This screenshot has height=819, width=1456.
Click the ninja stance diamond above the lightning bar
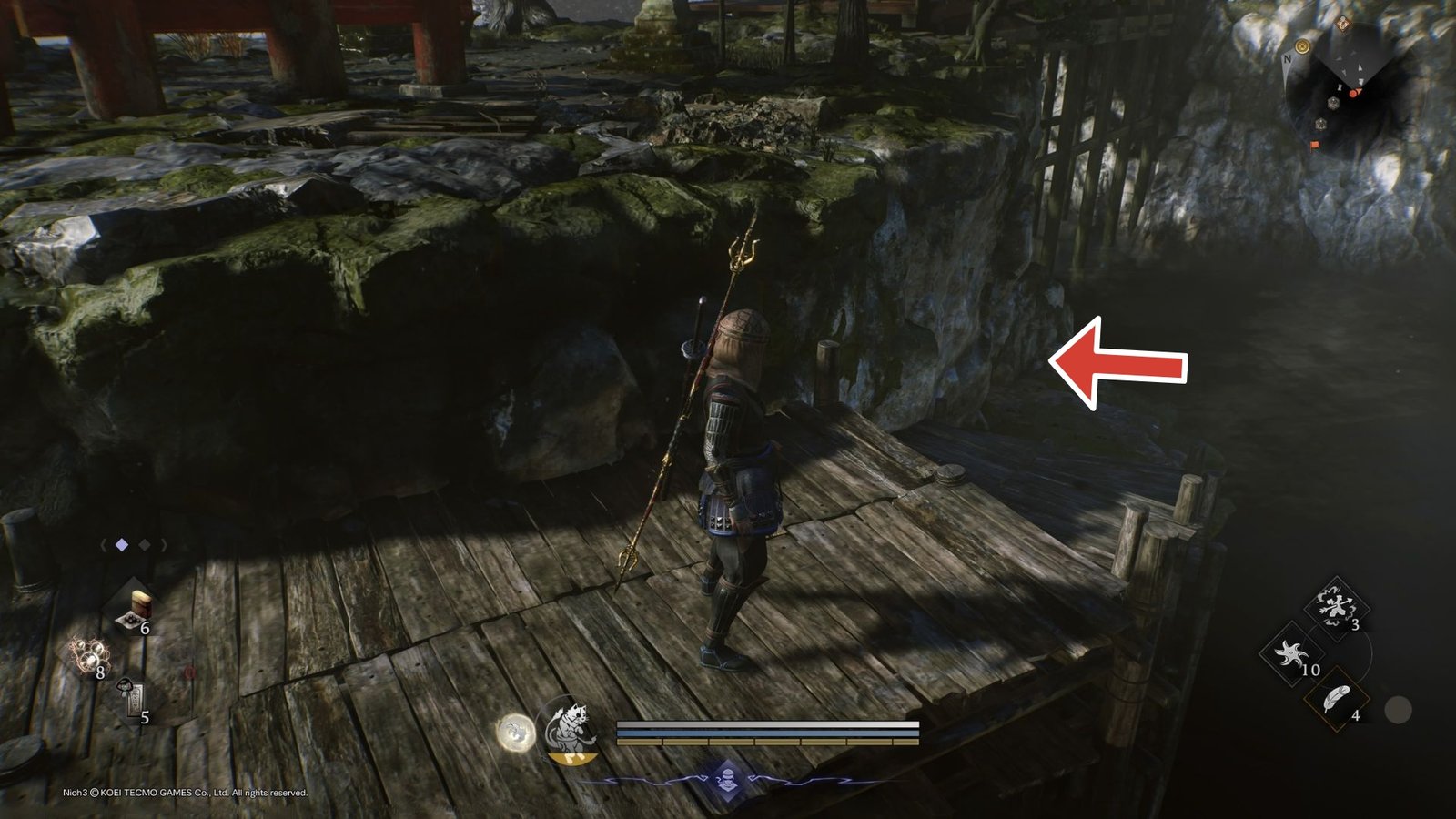[x=728, y=779]
